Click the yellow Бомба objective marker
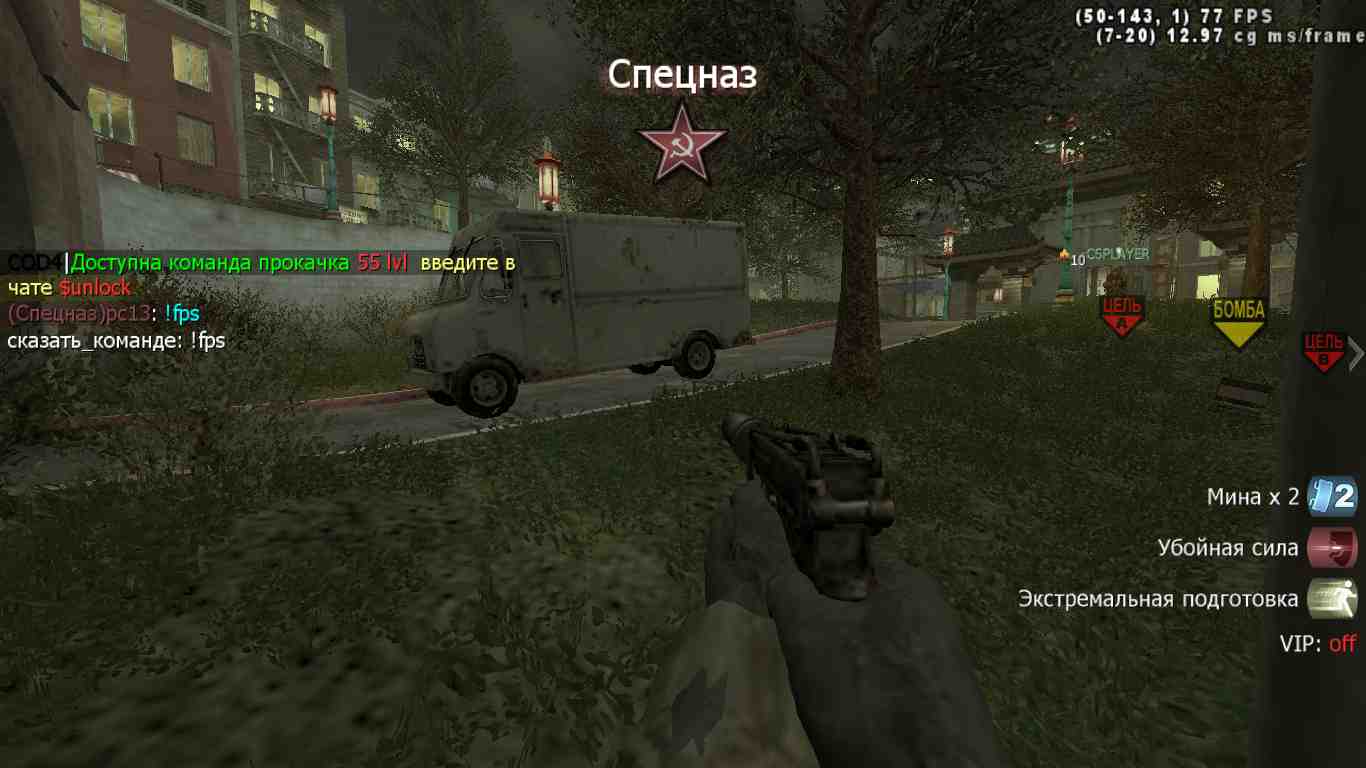1366x768 pixels. tap(1239, 322)
